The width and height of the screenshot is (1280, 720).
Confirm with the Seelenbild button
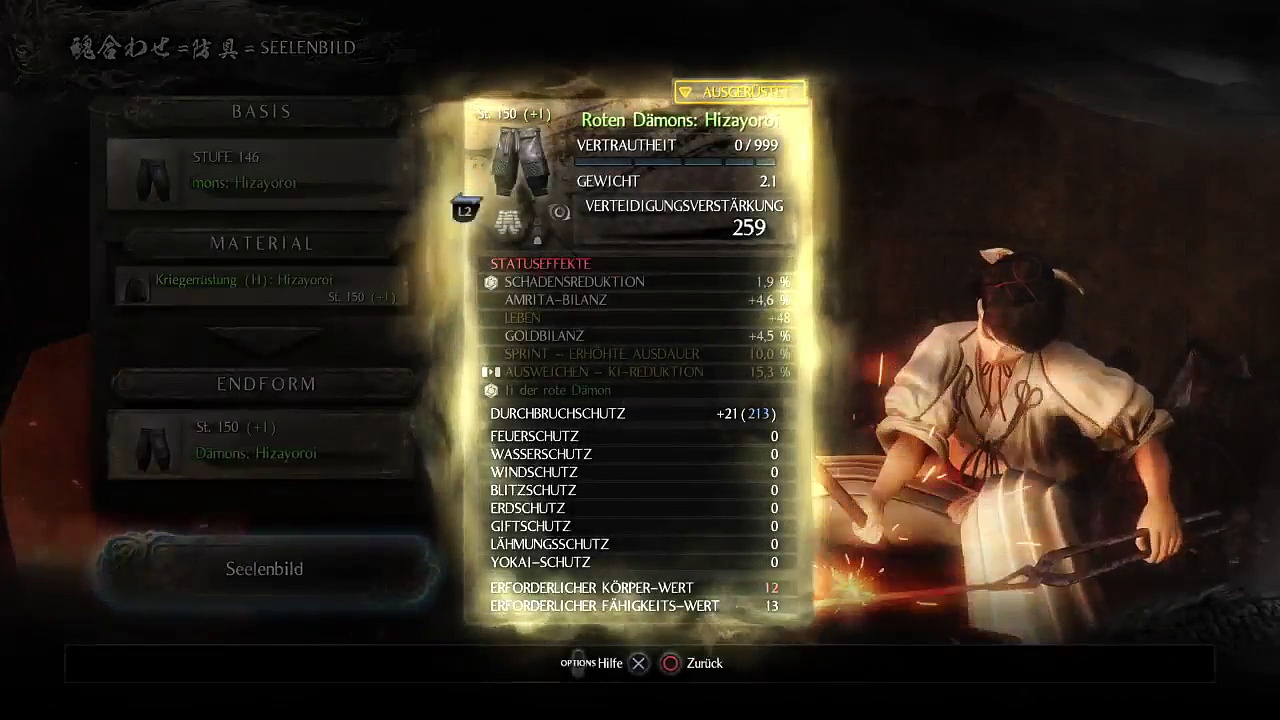tap(265, 569)
